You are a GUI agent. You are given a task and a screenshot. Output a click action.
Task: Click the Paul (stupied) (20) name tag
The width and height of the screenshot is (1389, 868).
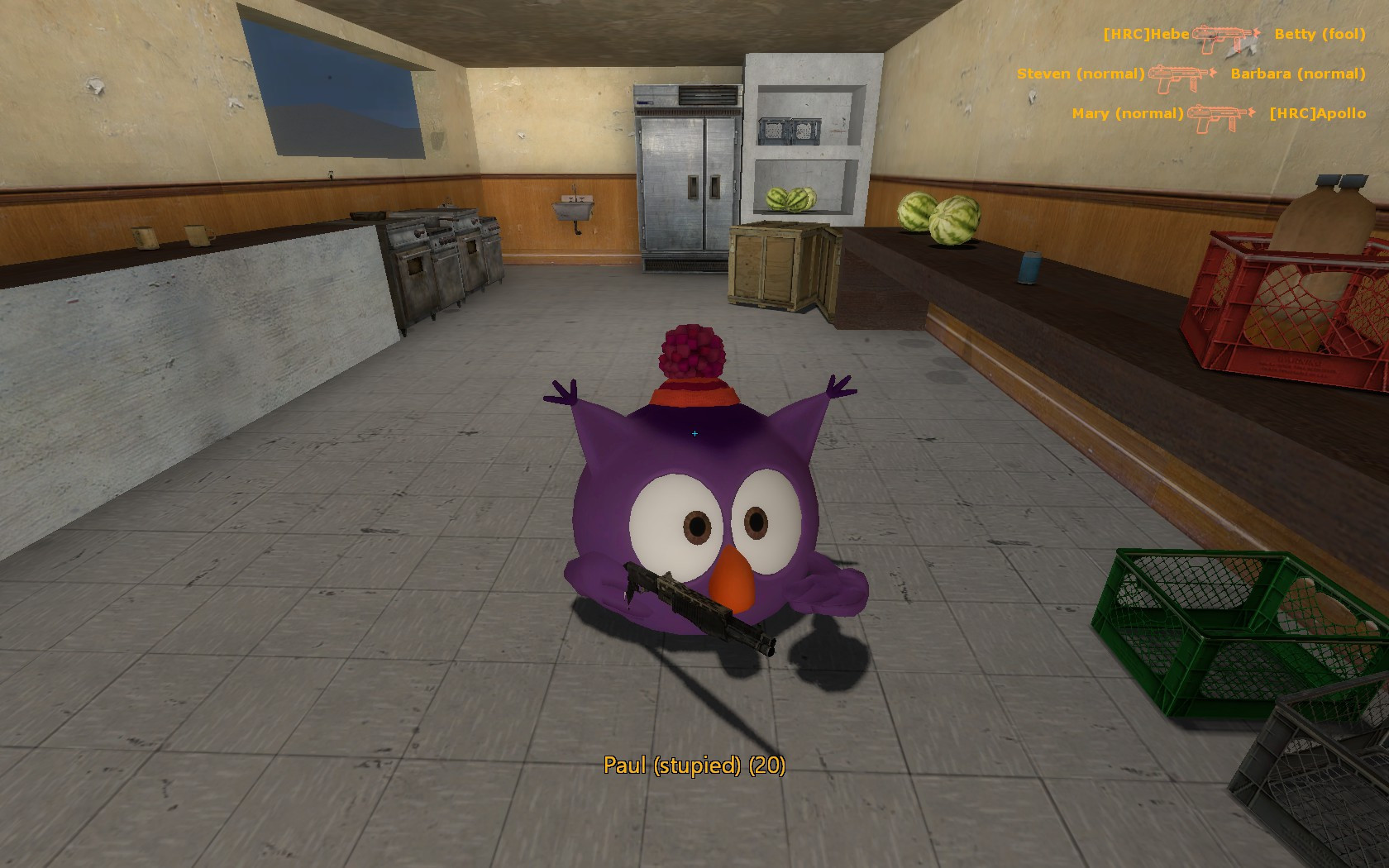[x=694, y=765]
